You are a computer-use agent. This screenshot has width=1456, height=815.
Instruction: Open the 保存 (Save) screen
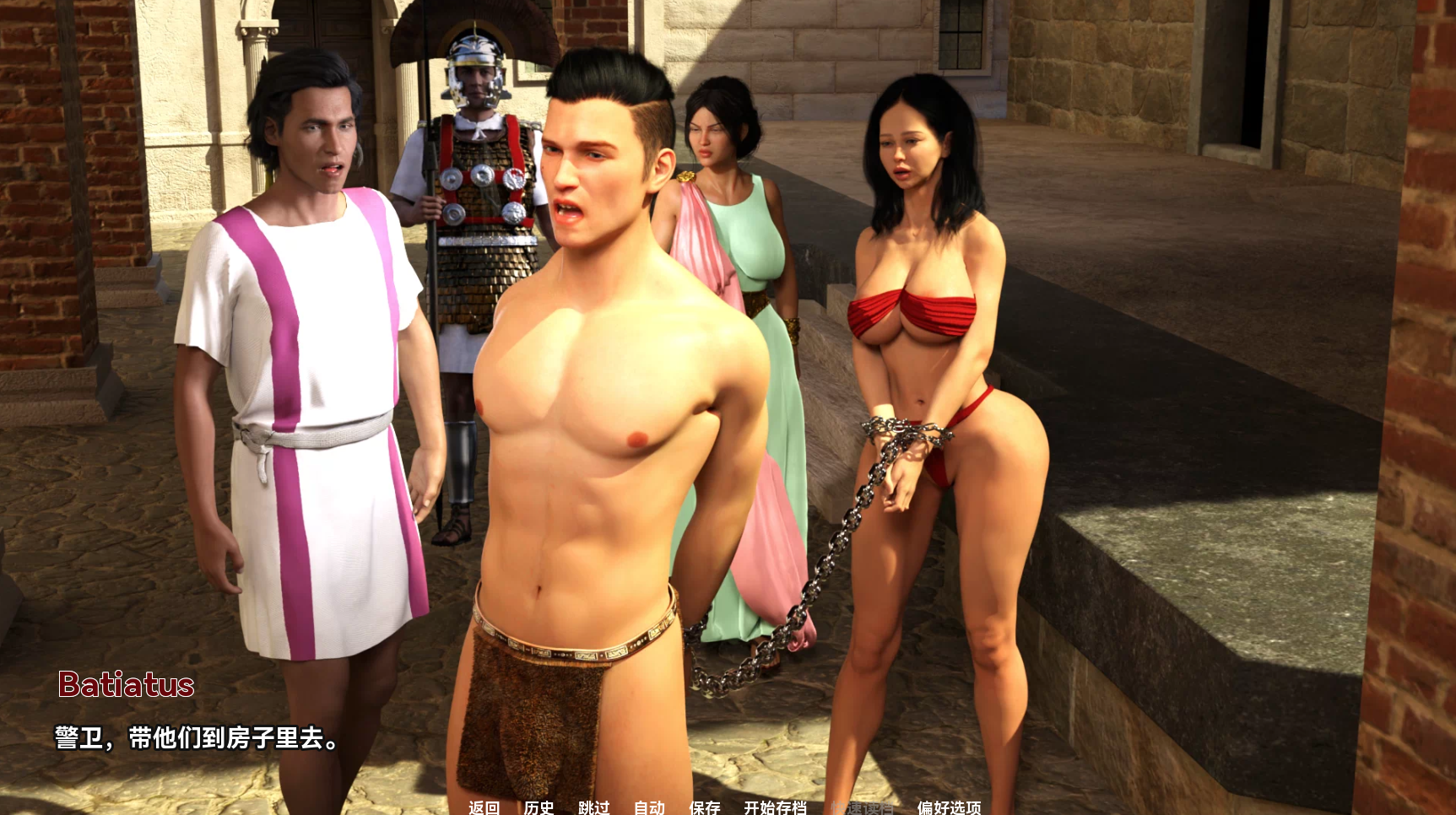tap(704, 807)
